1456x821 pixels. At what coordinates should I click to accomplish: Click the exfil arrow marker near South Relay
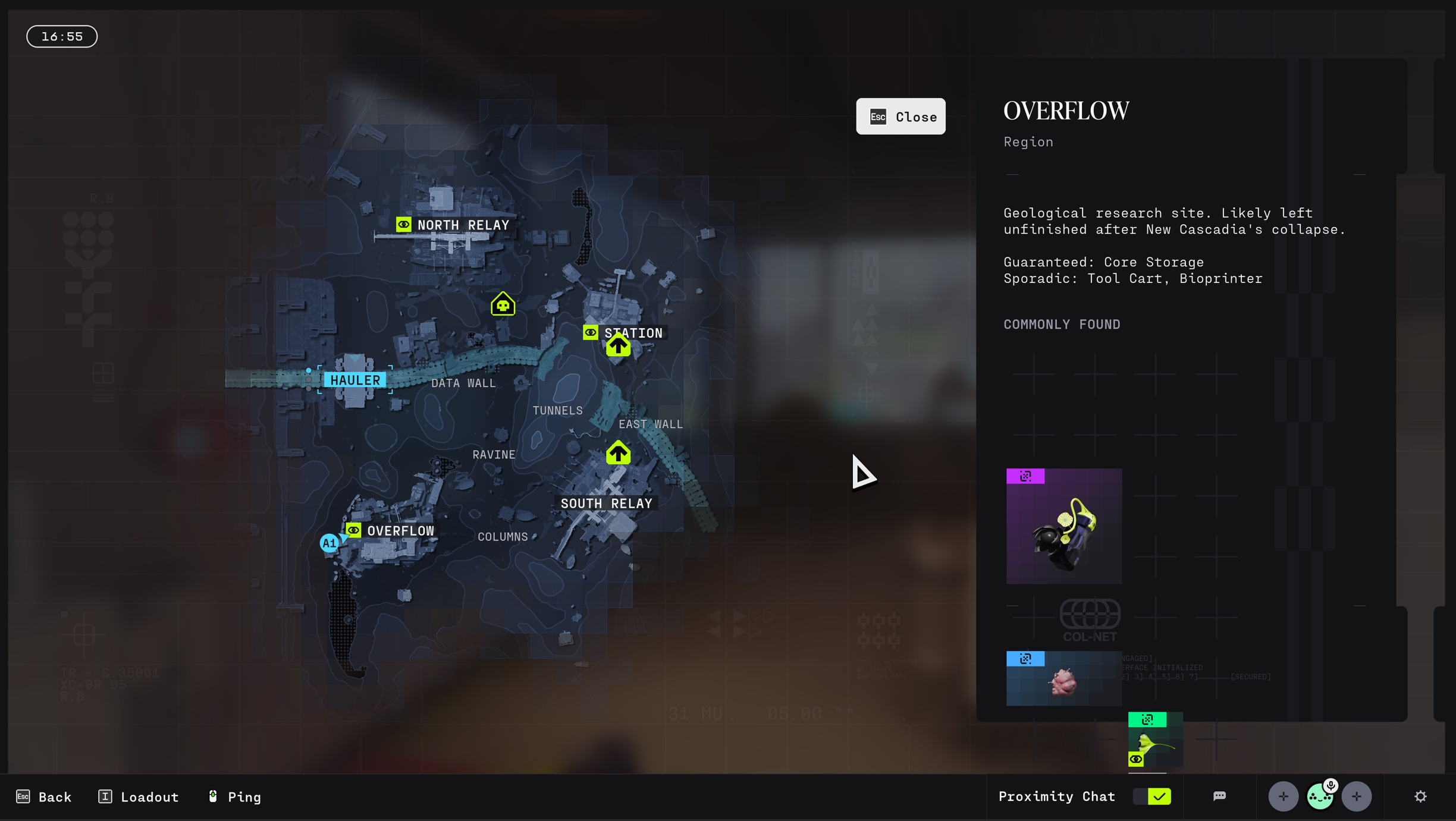point(618,453)
